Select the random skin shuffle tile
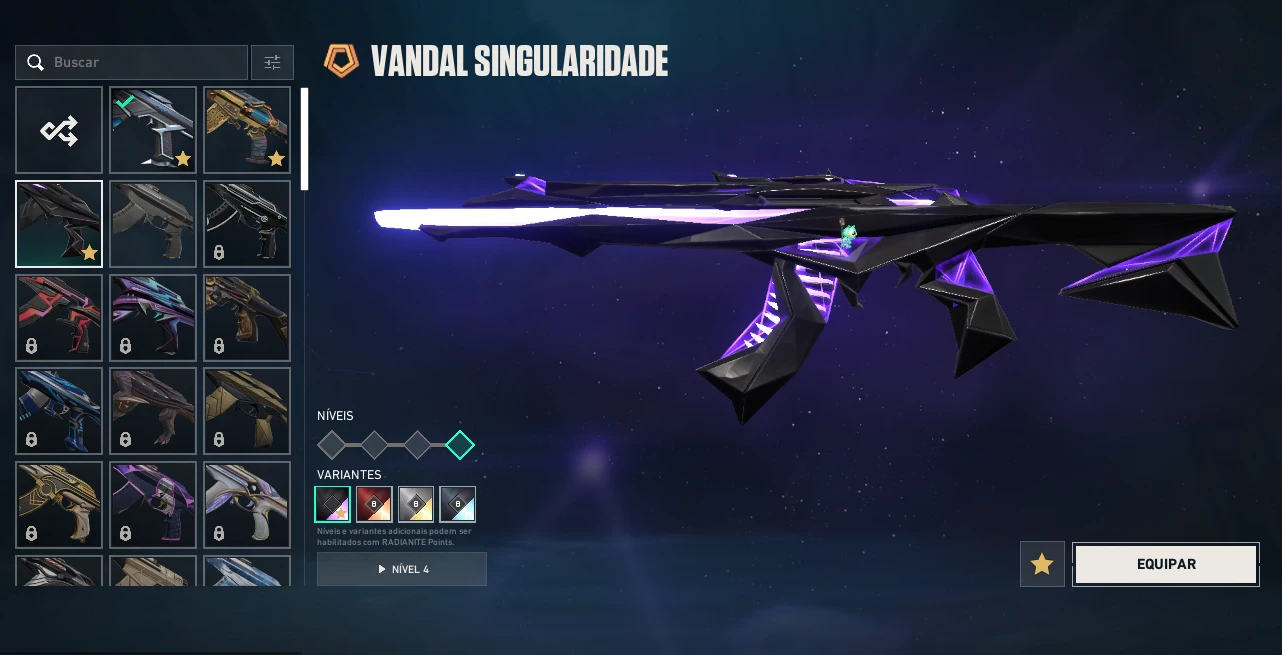 [59, 130]
